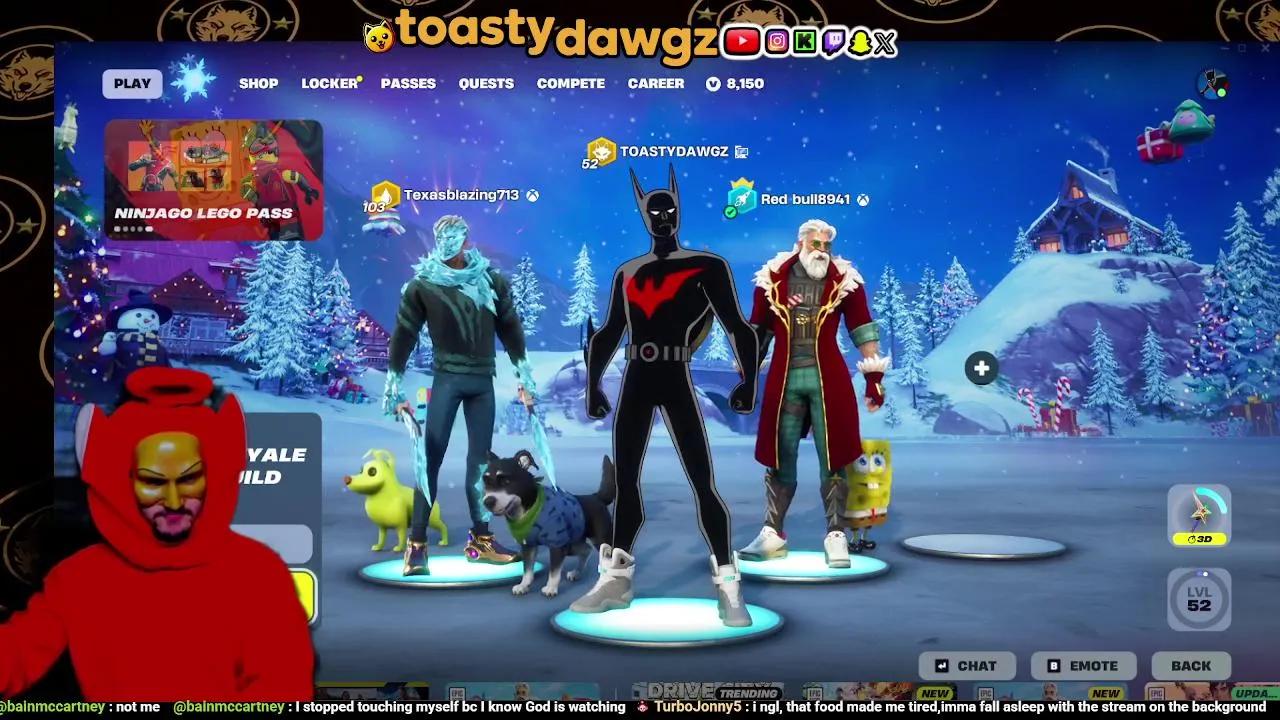Screen dimensions: 1280x720
Task: Switch to the Quests tab
Action: 486,84
